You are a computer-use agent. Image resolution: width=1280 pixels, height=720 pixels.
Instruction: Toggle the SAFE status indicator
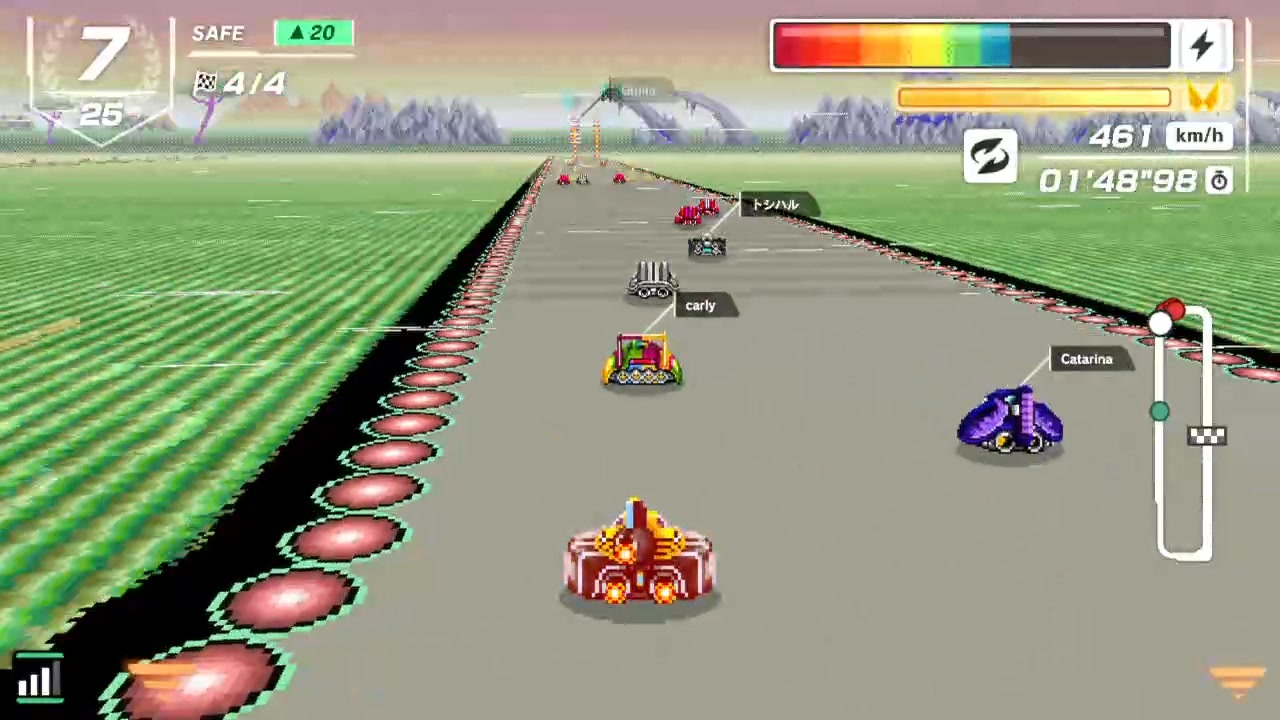pos(217,33)
